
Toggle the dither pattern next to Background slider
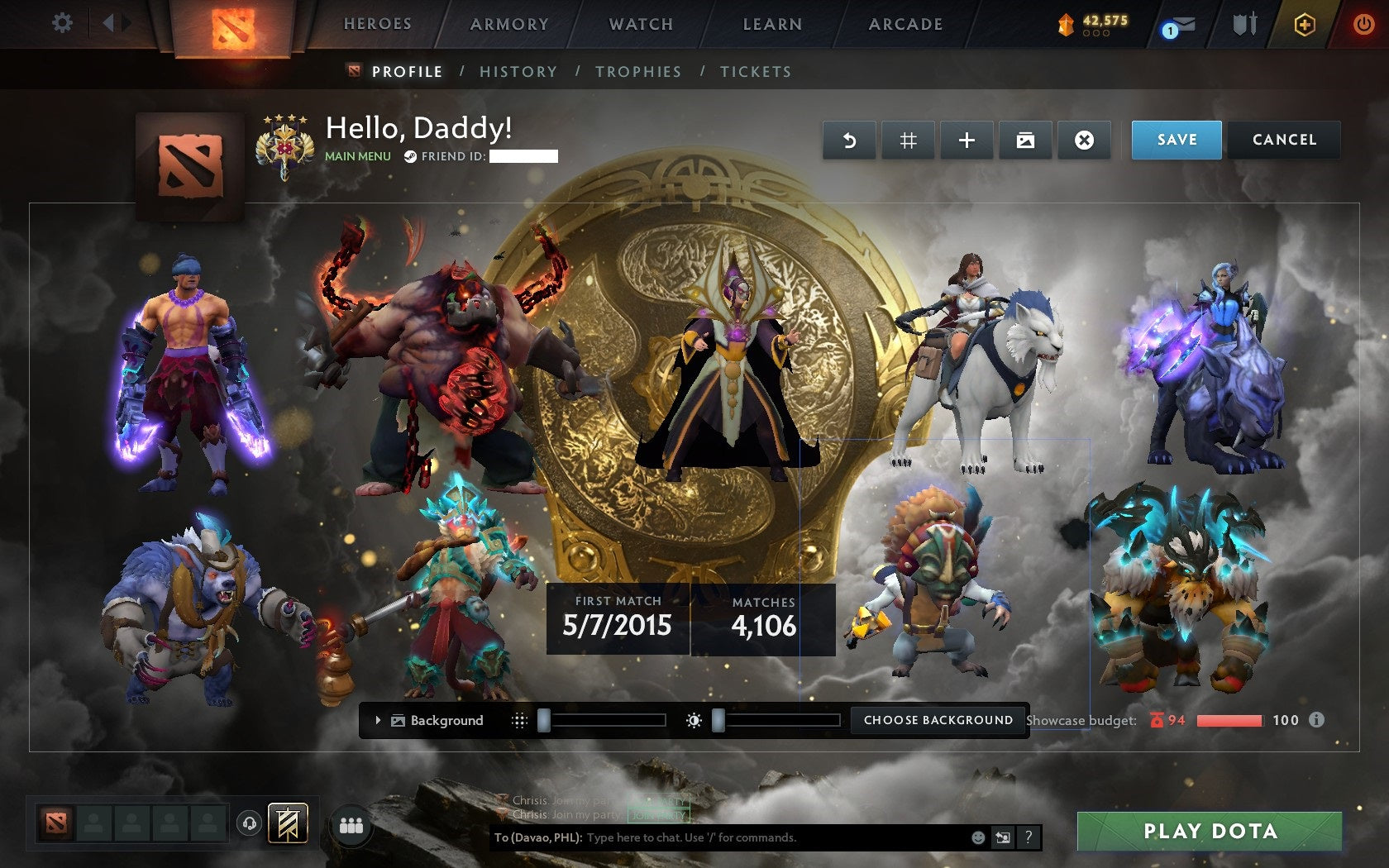pyautogui.click(x=520, y=720)
